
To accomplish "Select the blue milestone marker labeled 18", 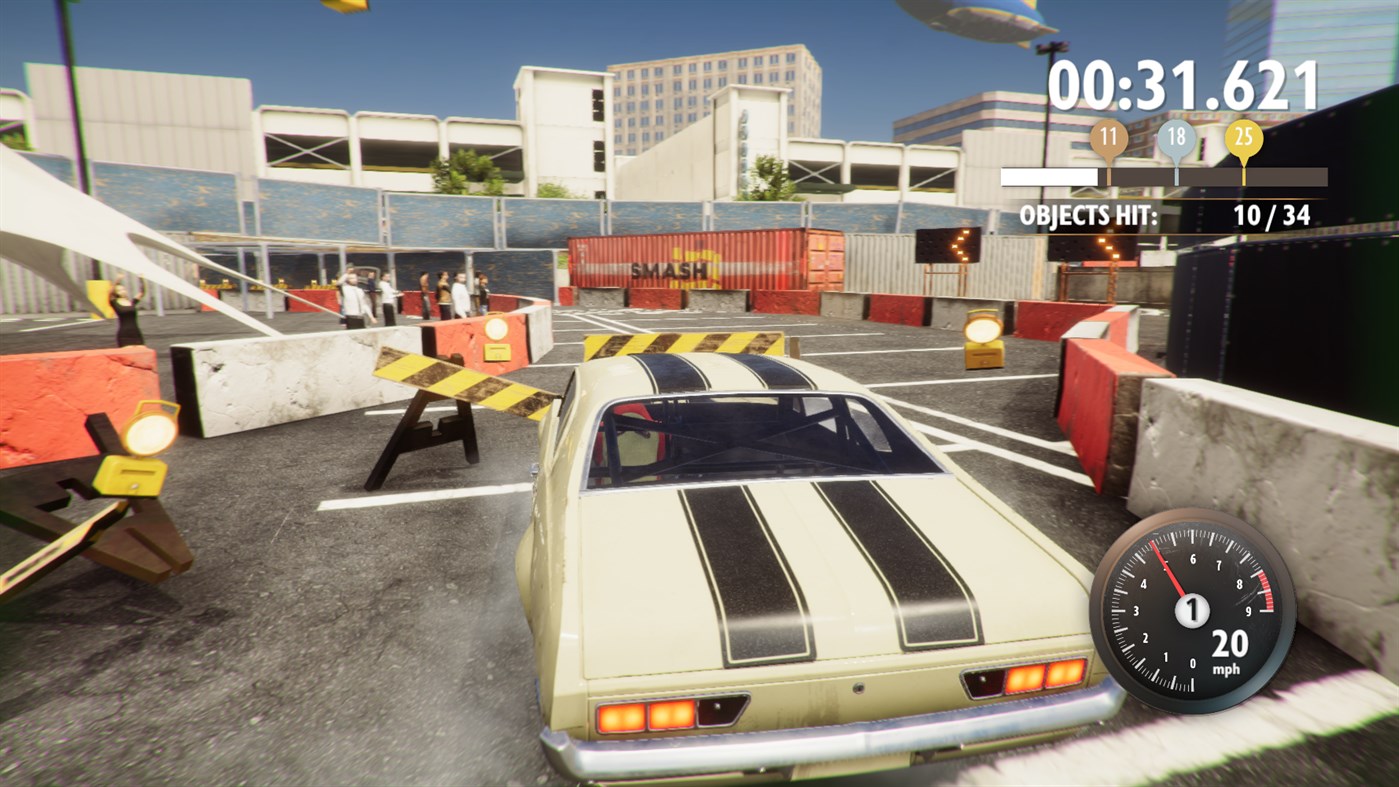I will (1177, 135).
